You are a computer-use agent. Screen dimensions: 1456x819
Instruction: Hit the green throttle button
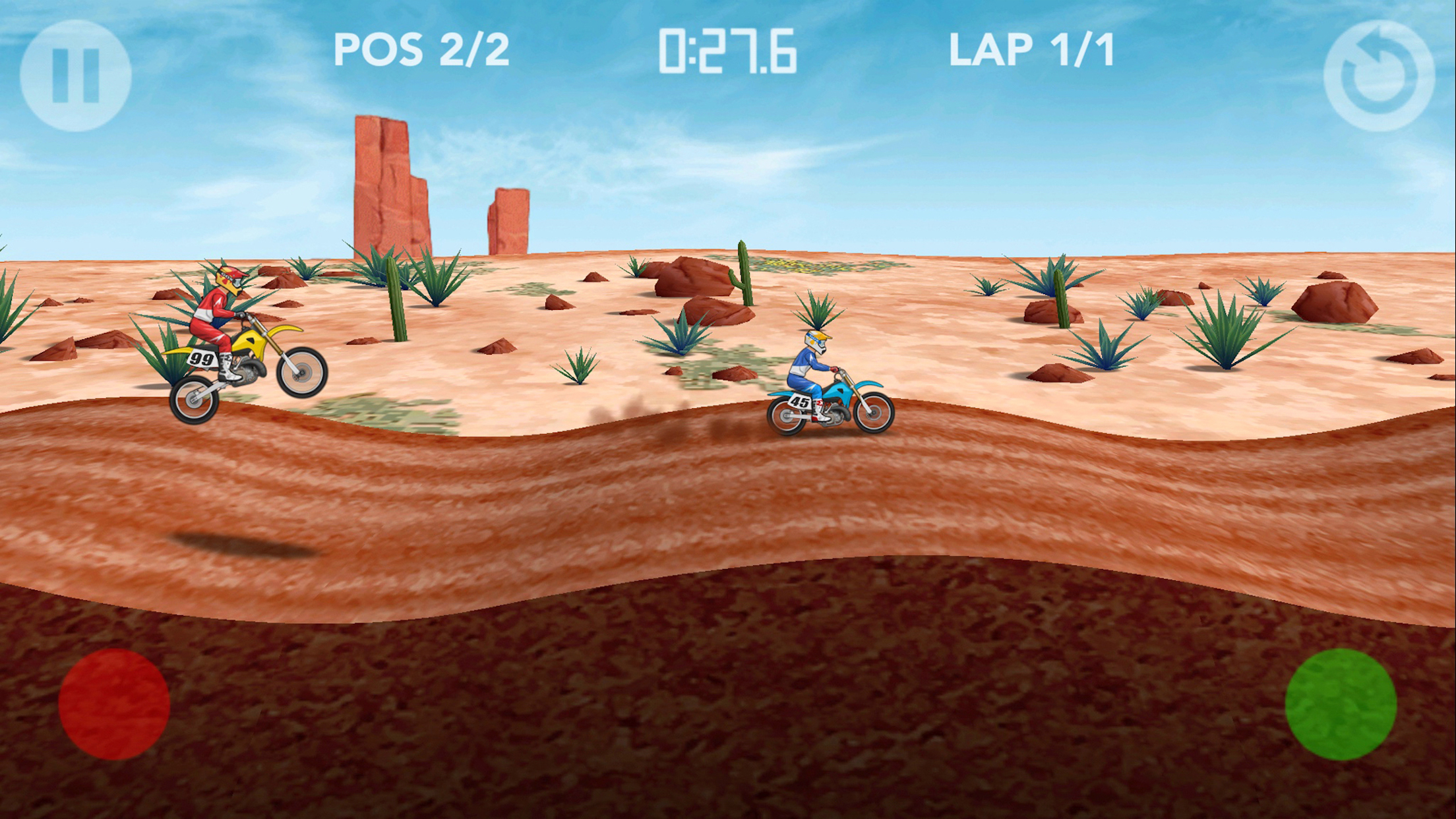1341,704
